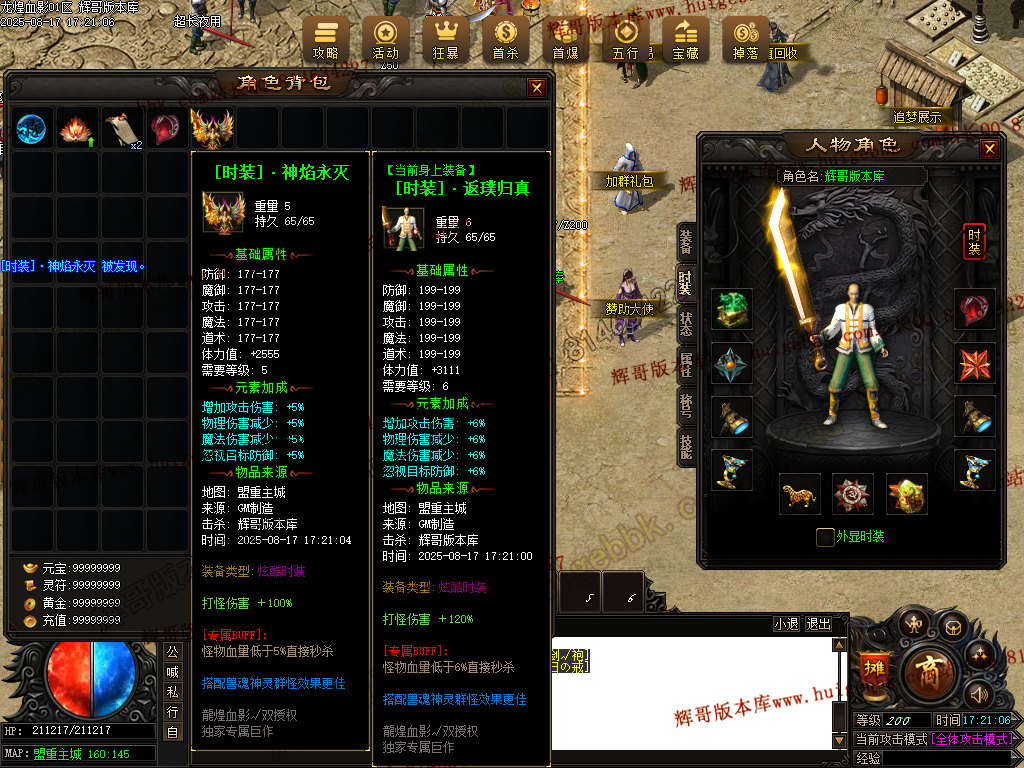
Task: Switch to the 属性 attributes tab
Action: point(686,364)
